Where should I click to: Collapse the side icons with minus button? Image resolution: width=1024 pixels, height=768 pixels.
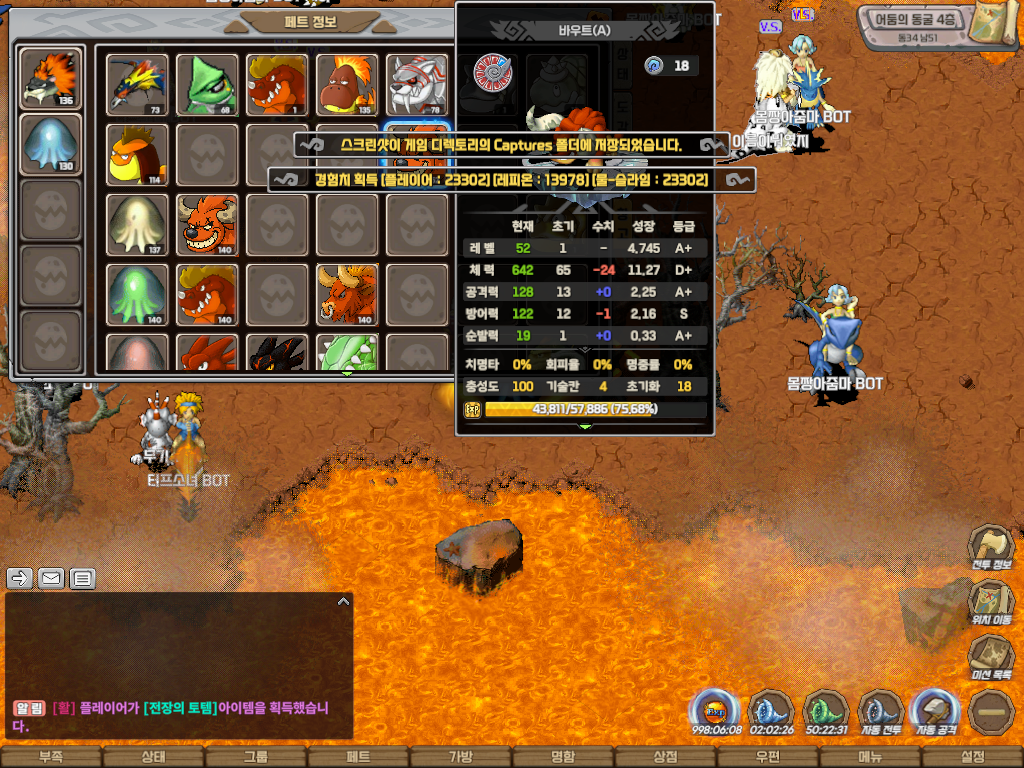[x=991, y=712]
